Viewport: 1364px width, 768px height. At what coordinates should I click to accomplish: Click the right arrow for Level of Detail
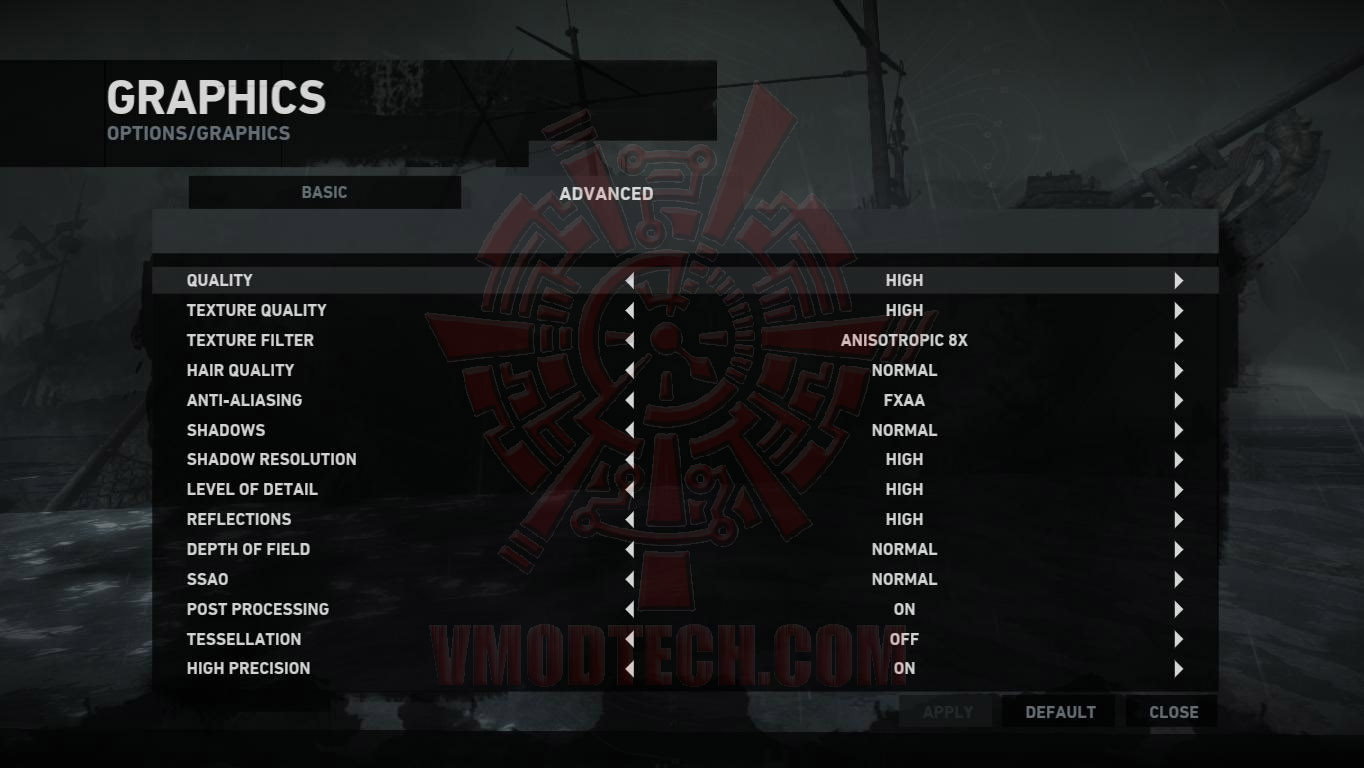1178,490
